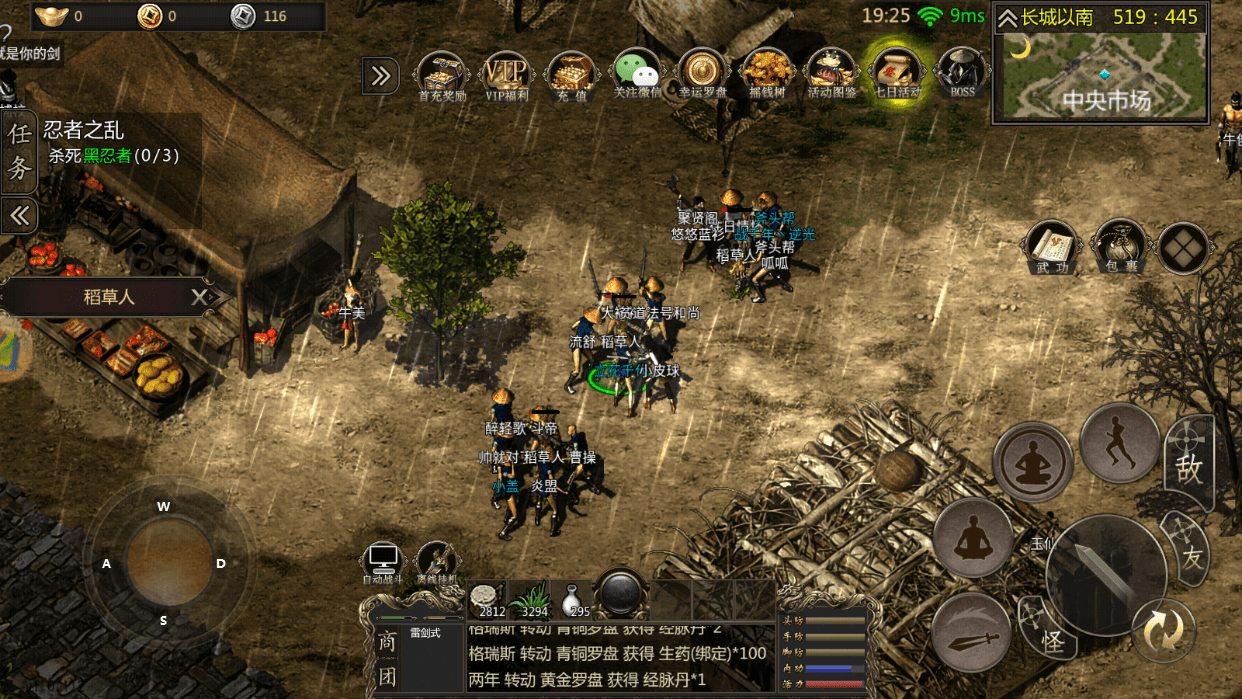Open the 七日活动 seven-day event
The image size is (1242, 699).
[x=896, y=73]
